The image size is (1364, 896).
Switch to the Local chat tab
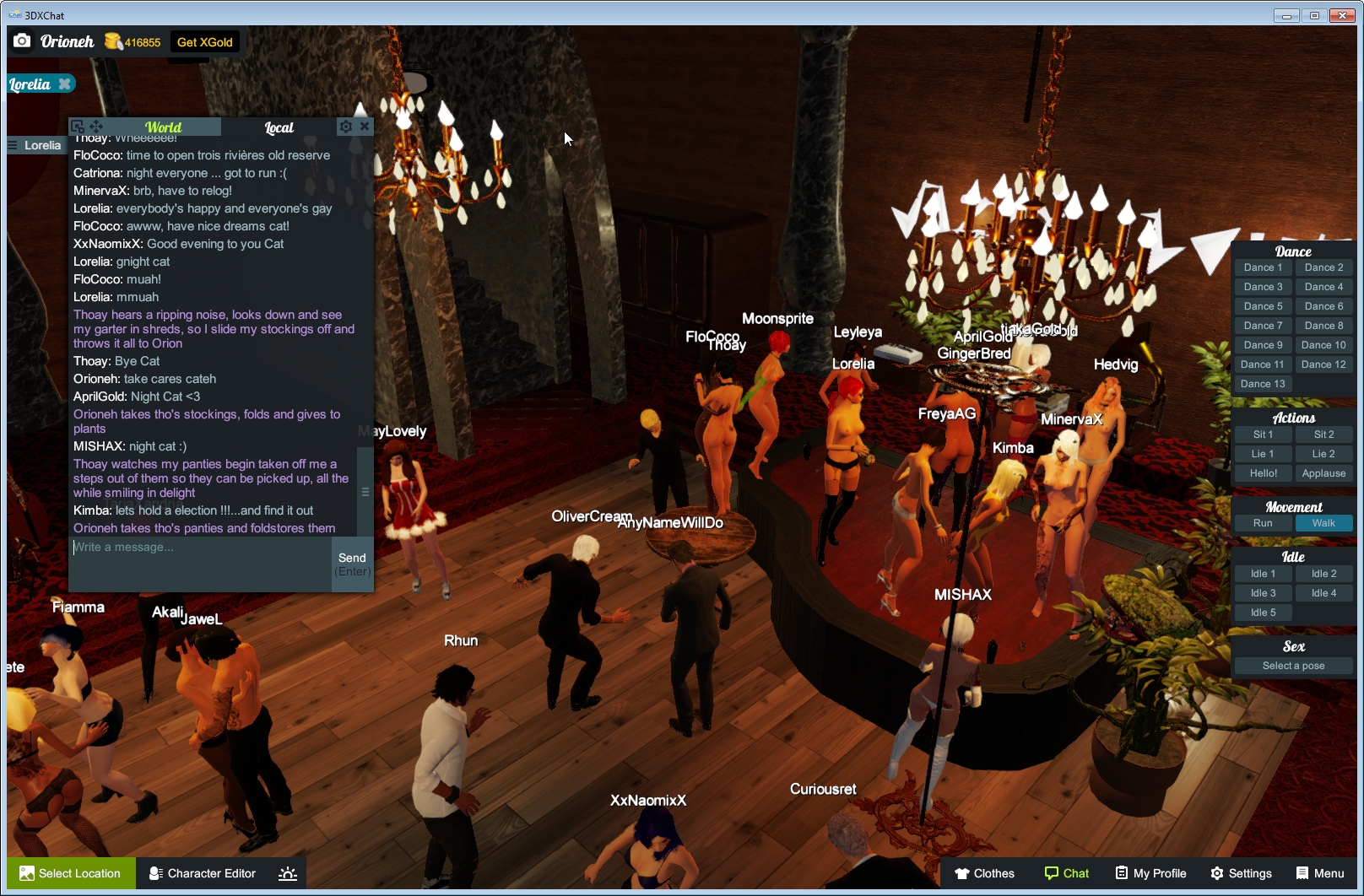(279, 127)
